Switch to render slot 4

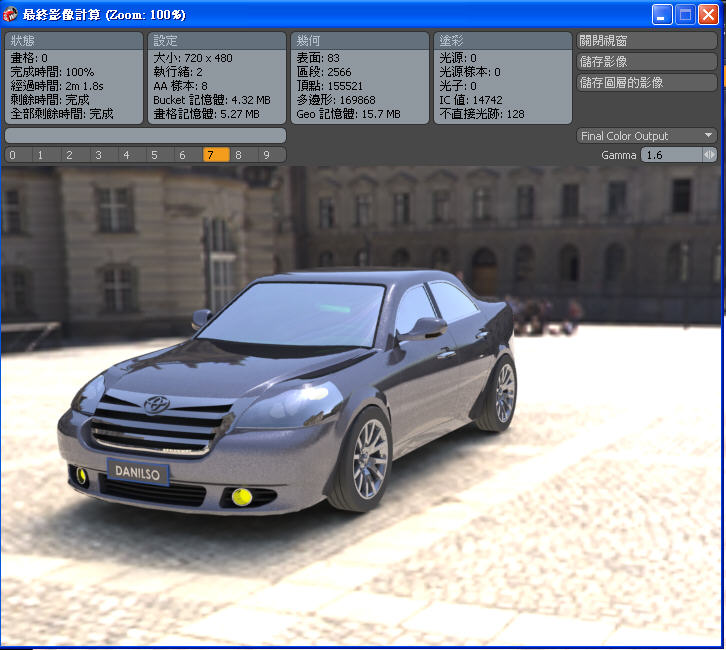(125, 155)
